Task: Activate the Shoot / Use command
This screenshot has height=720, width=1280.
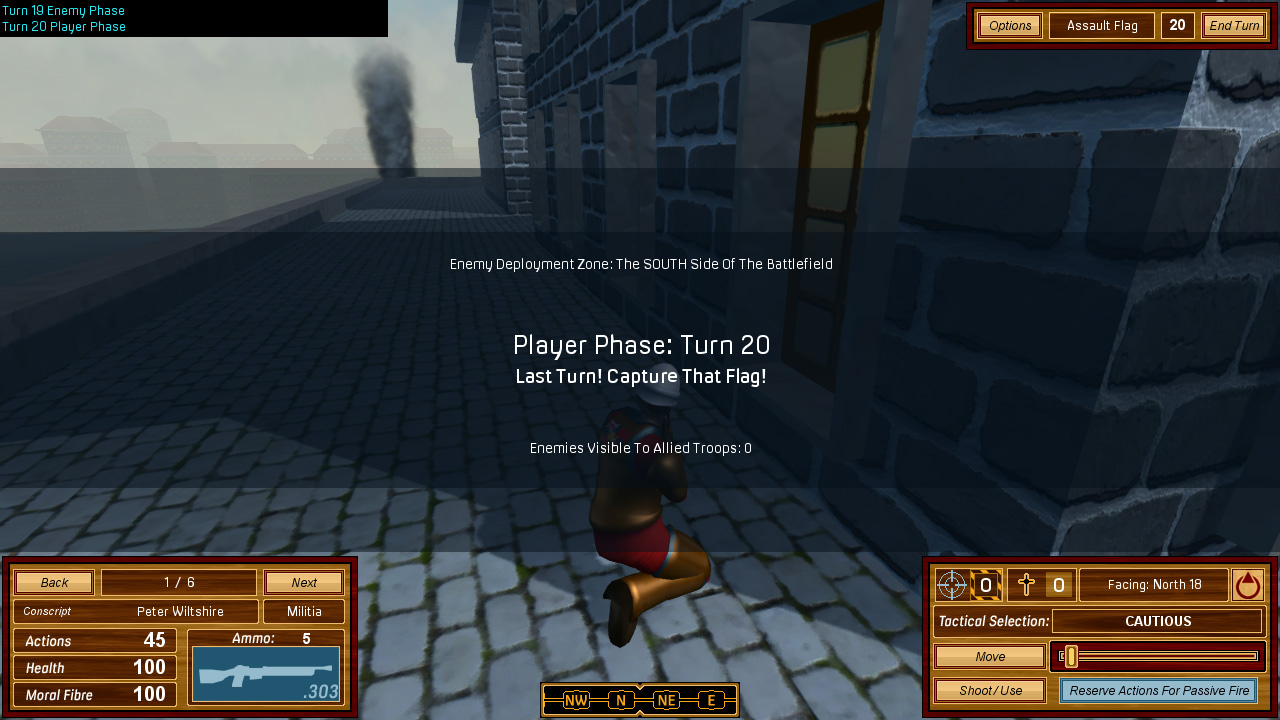Action: tap(990, 691)
